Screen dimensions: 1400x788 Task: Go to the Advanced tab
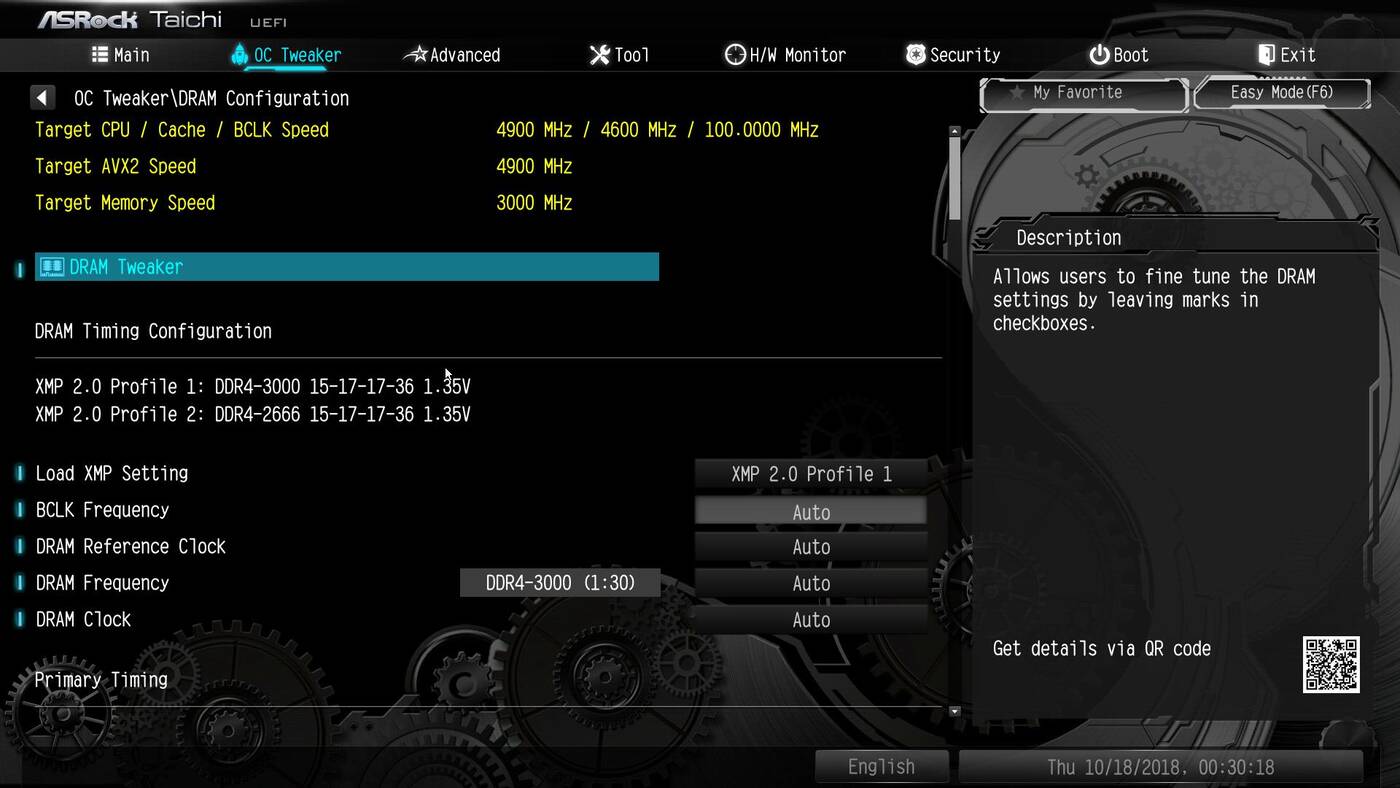(x=452, y=55)
